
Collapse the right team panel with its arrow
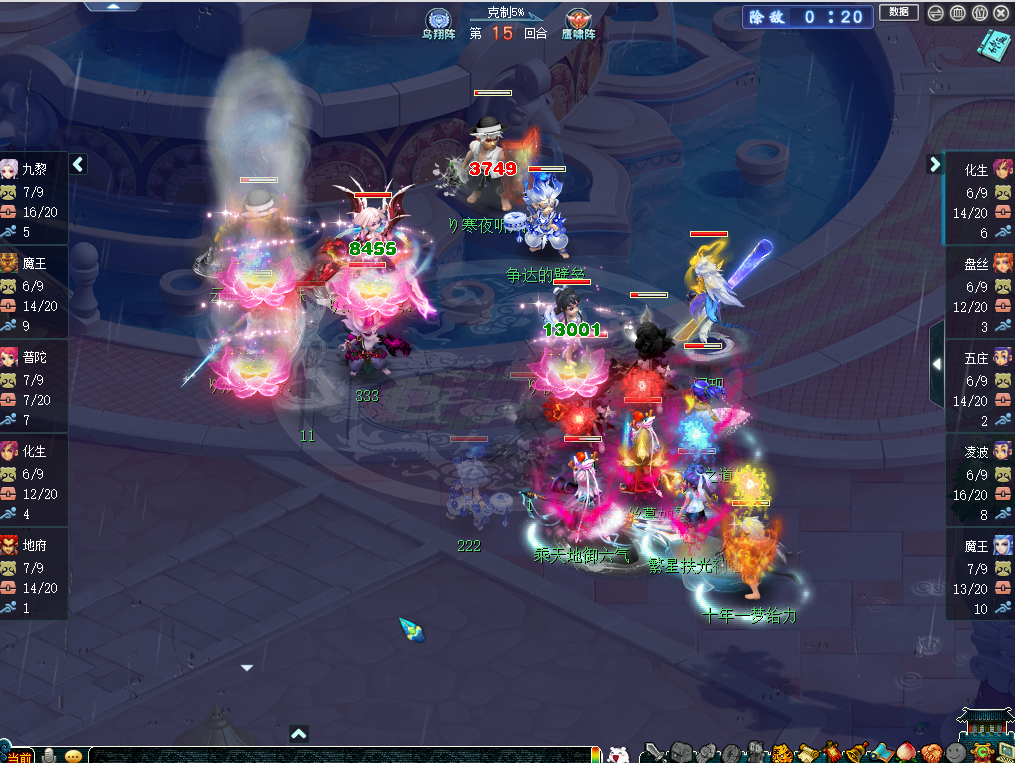(x=935, y=164)
